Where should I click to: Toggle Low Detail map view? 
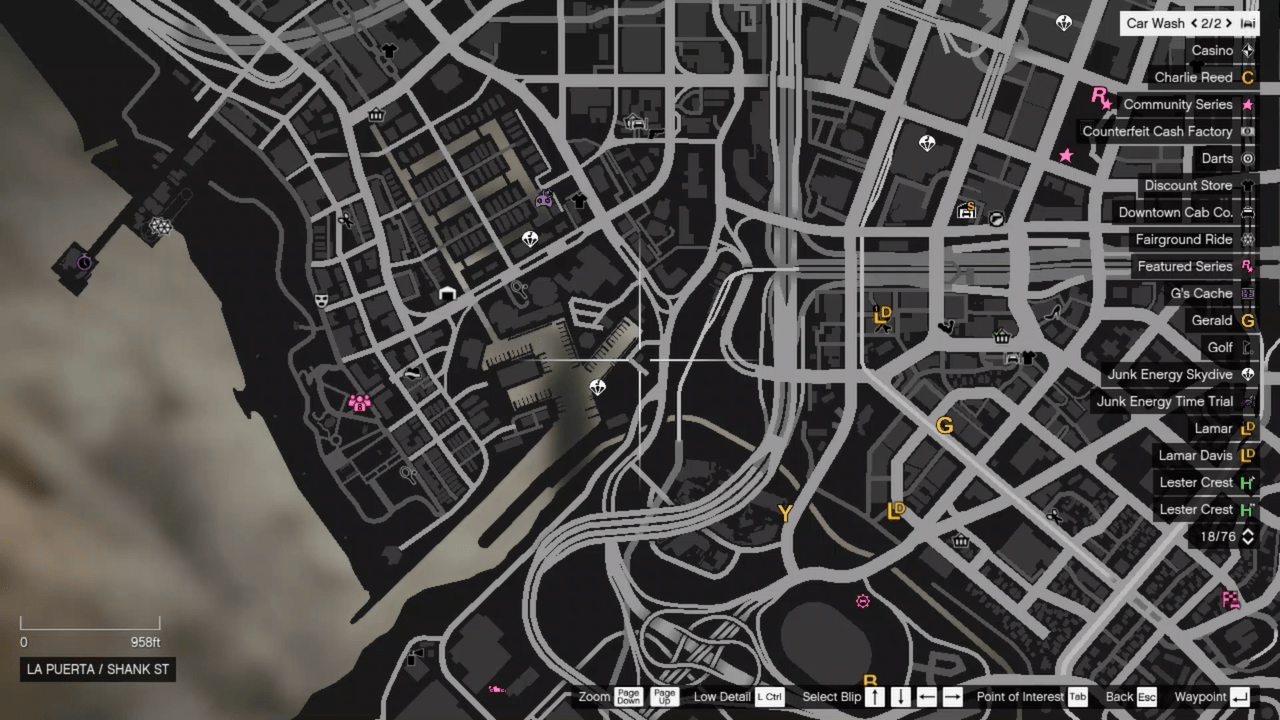point(769,696)
